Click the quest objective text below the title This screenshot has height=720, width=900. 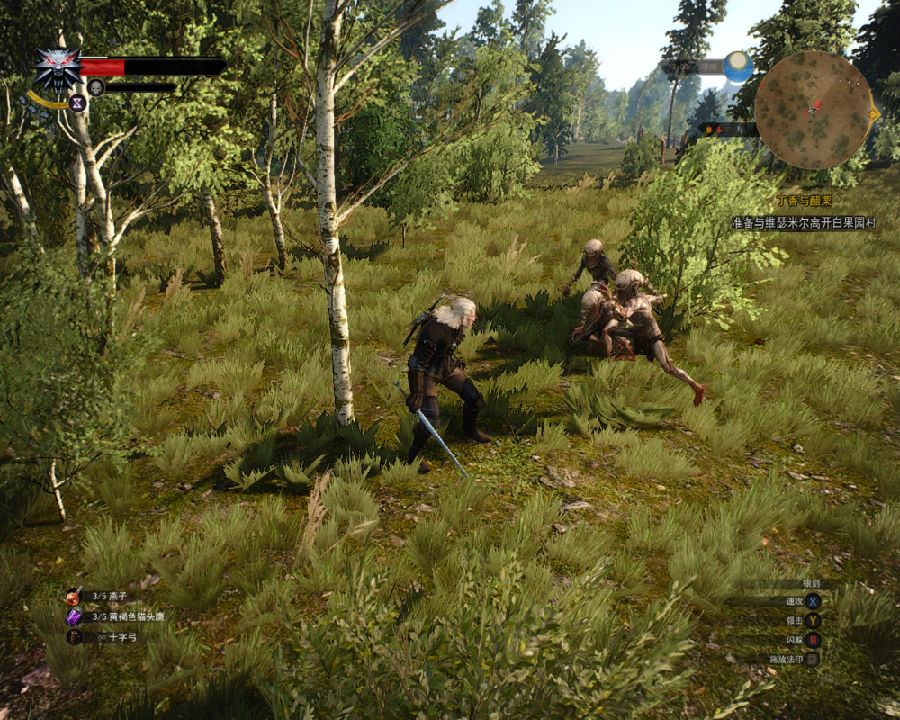pyautogui.click(x=804, y=223)
